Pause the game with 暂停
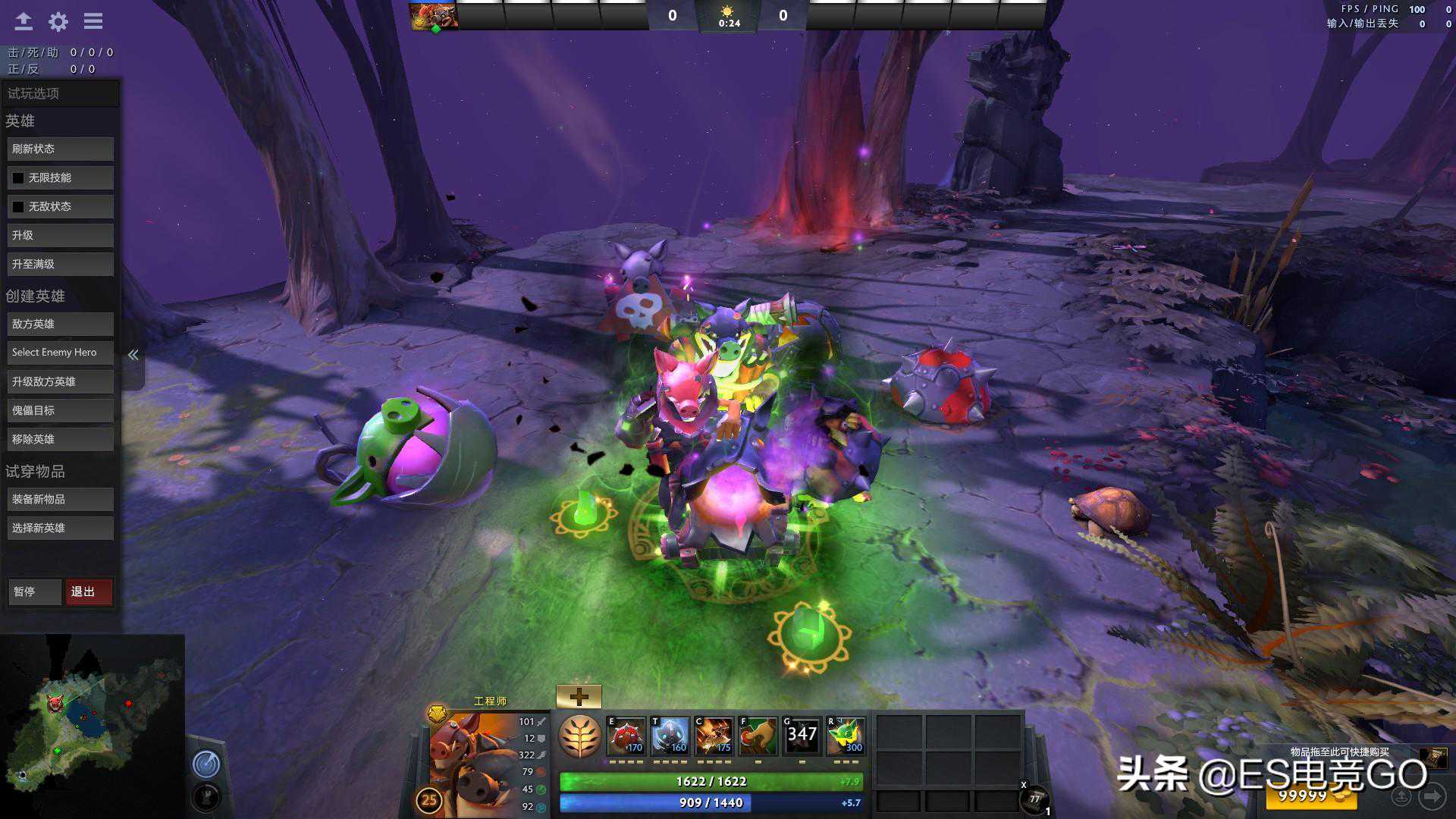This screenshot has height=819, width=1456. (x=35, y=592)
